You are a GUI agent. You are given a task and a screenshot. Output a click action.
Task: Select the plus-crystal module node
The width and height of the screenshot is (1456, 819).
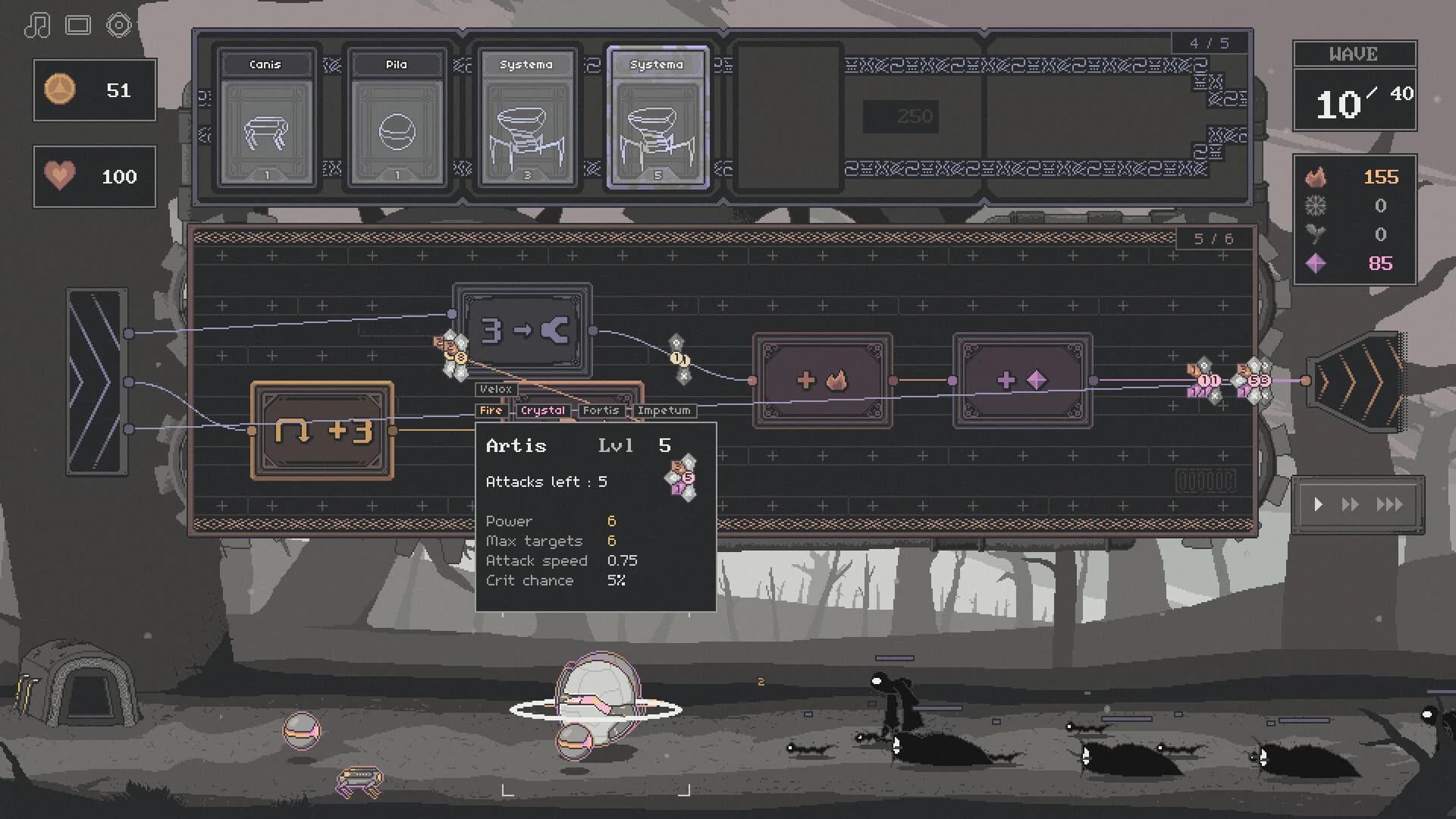tap(1022, 380)
